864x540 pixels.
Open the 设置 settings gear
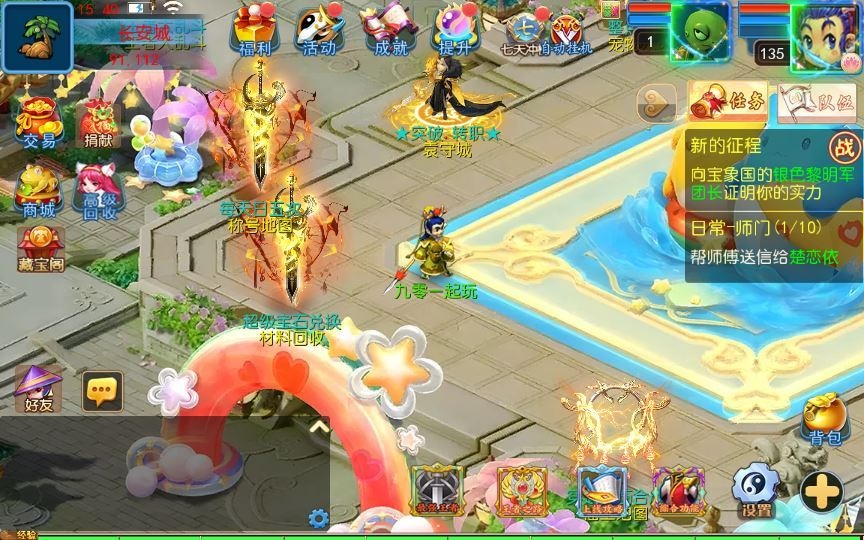click(x=756, y=491)
